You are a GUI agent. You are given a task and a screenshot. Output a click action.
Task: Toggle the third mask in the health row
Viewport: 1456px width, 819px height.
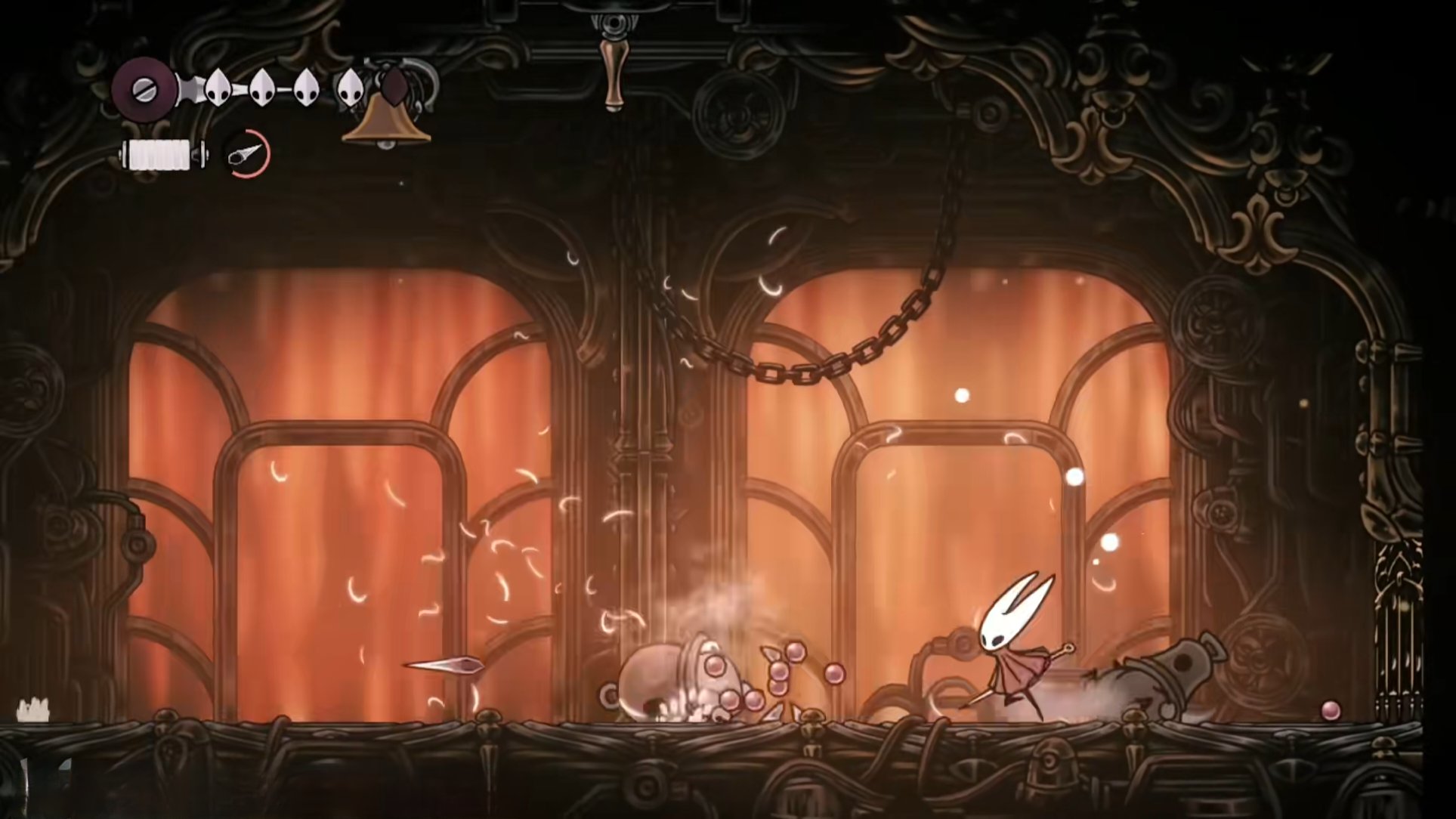308,87
